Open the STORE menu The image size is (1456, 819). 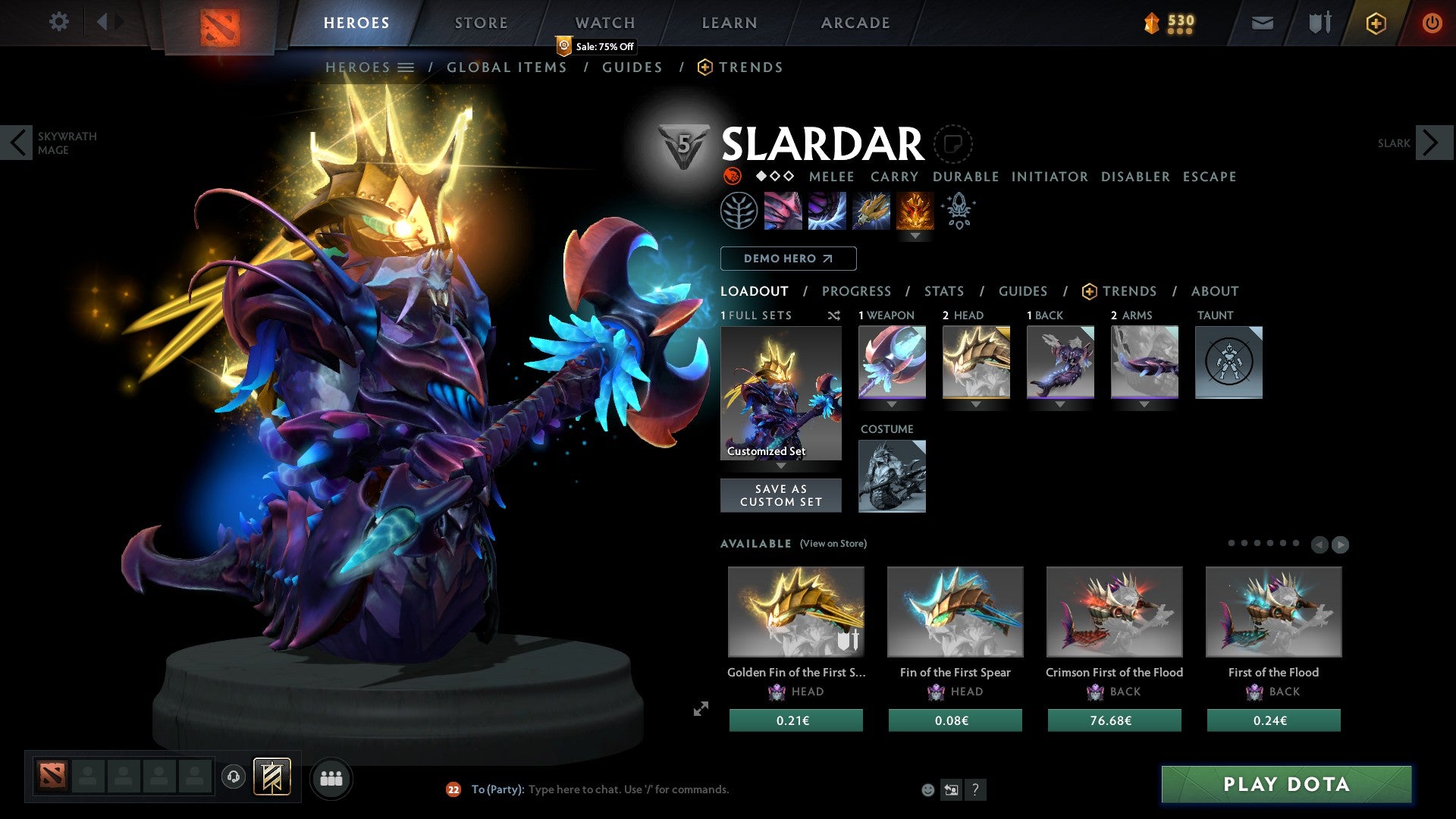[480, 23]
